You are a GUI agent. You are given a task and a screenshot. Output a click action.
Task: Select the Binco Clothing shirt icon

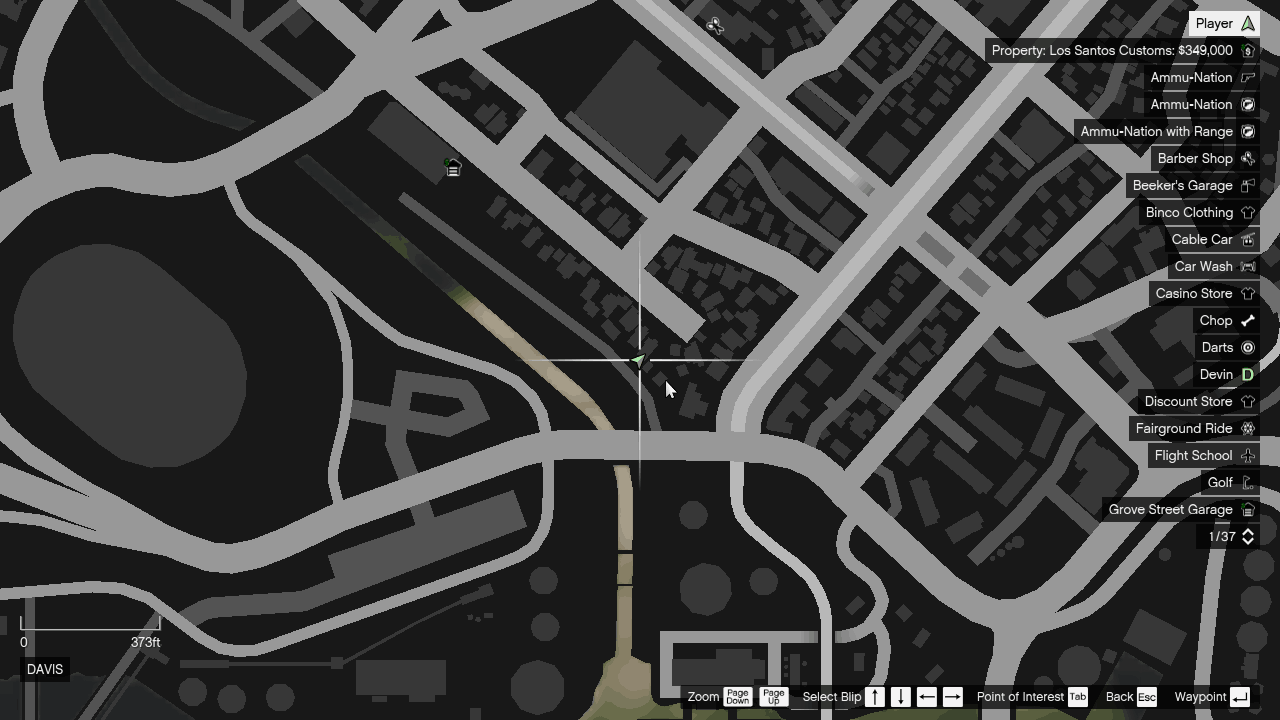pyautogui.click(x=1247, y=212)
